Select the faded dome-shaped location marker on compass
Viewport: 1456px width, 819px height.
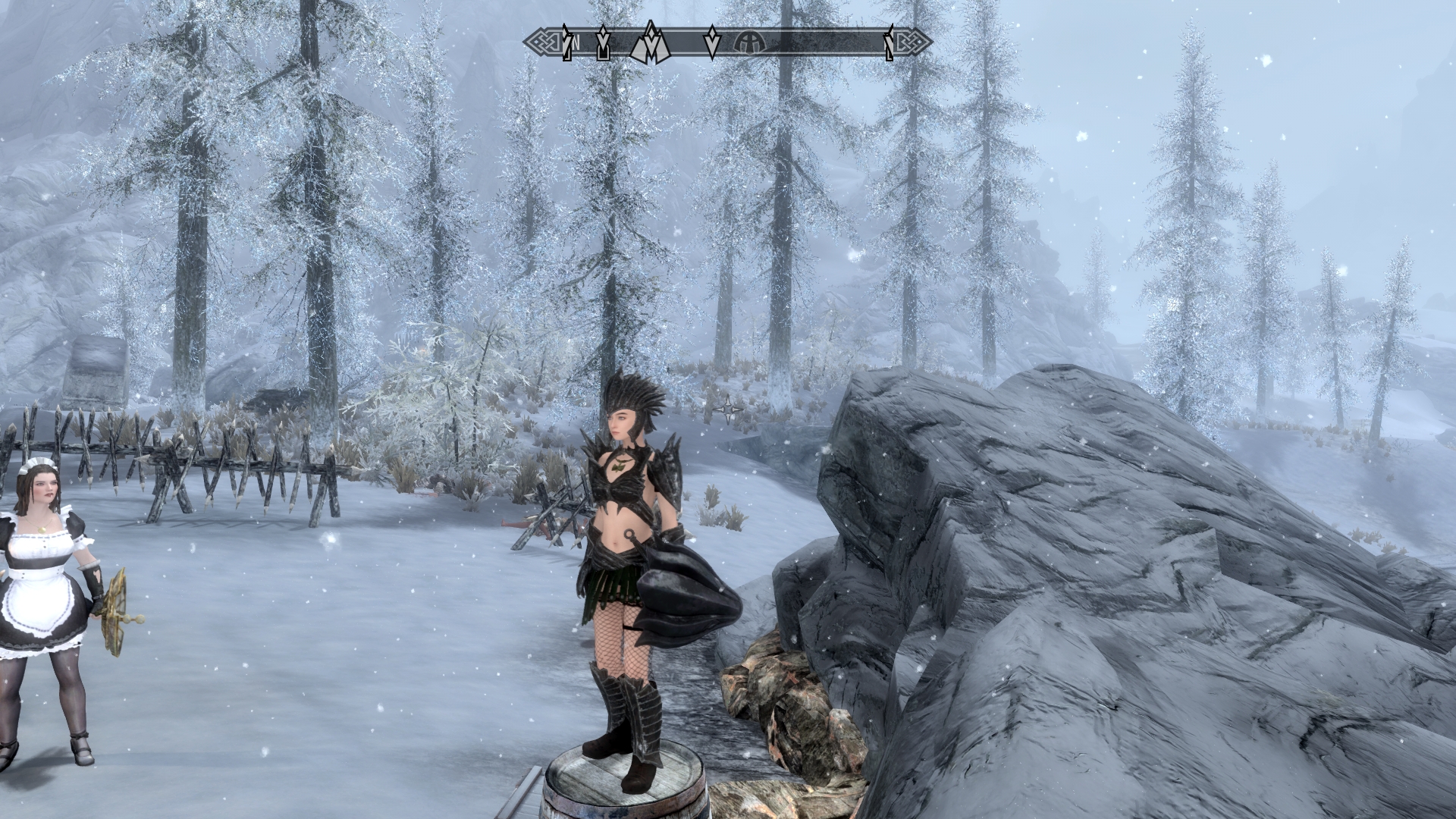(750, 44)
